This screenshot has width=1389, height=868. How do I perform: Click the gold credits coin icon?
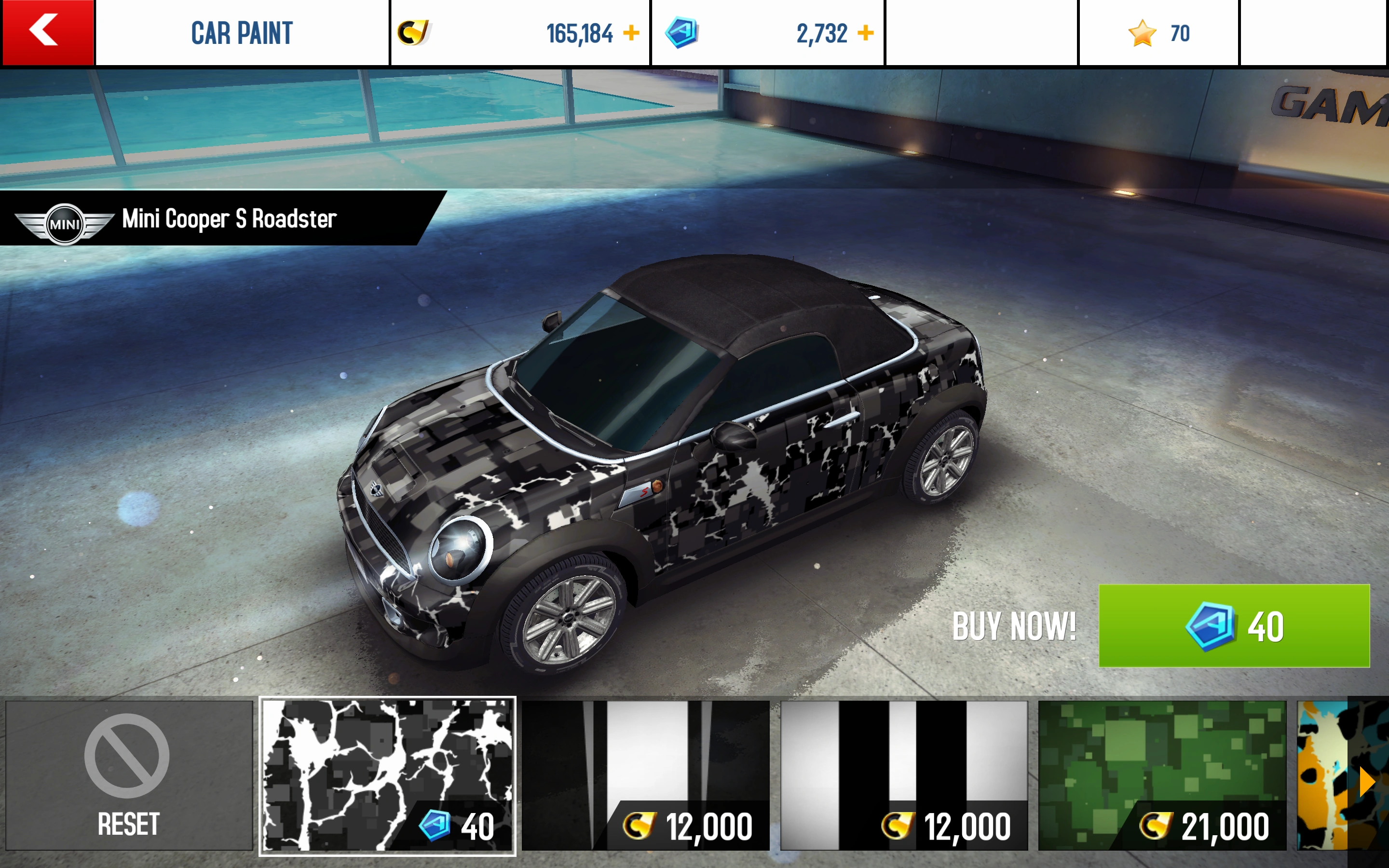point(416,33)
